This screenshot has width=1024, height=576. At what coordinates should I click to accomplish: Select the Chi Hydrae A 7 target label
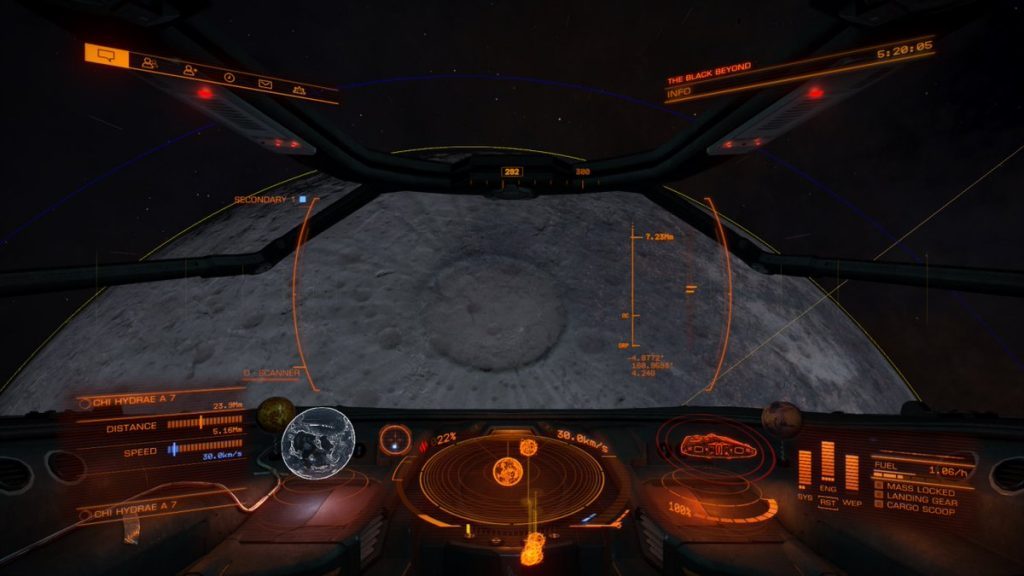[136, 403]
